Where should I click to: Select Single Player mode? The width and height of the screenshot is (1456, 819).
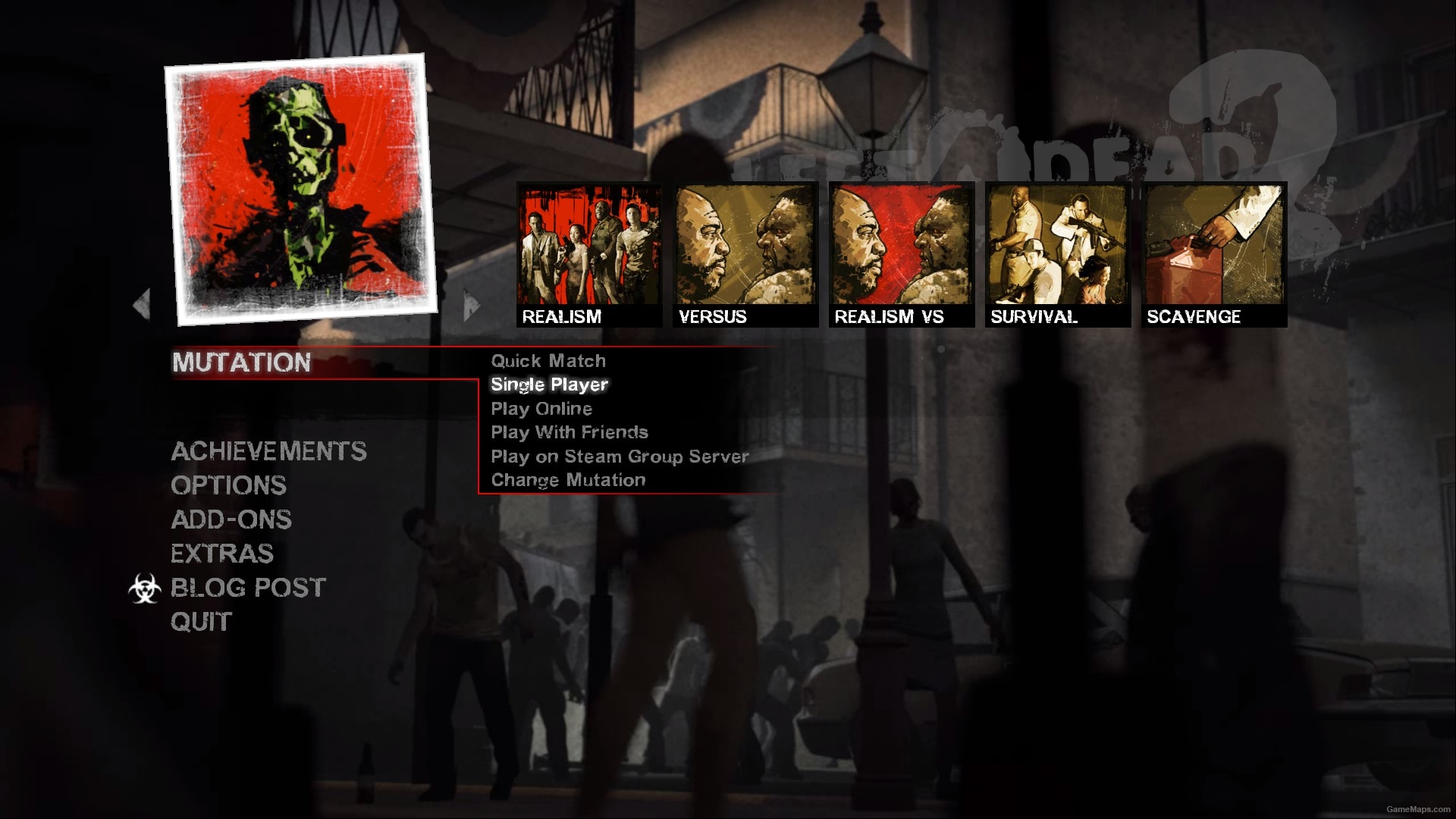548,384
